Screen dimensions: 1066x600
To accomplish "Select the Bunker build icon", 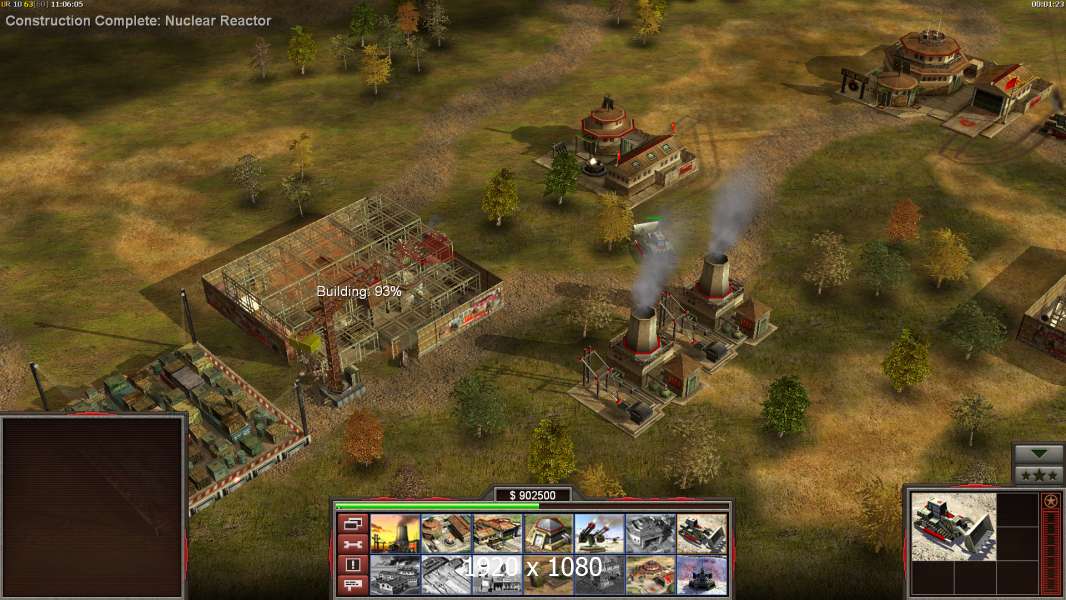I will (549, 533).
